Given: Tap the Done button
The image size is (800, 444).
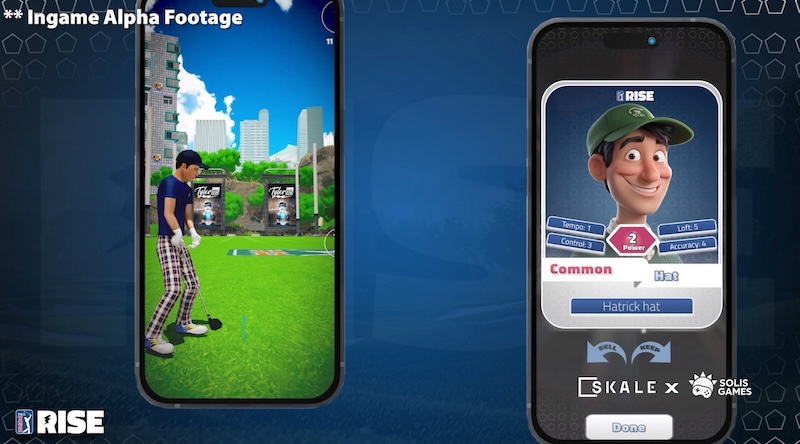Looking at the screenshot, I should click(x=629, y=427).
